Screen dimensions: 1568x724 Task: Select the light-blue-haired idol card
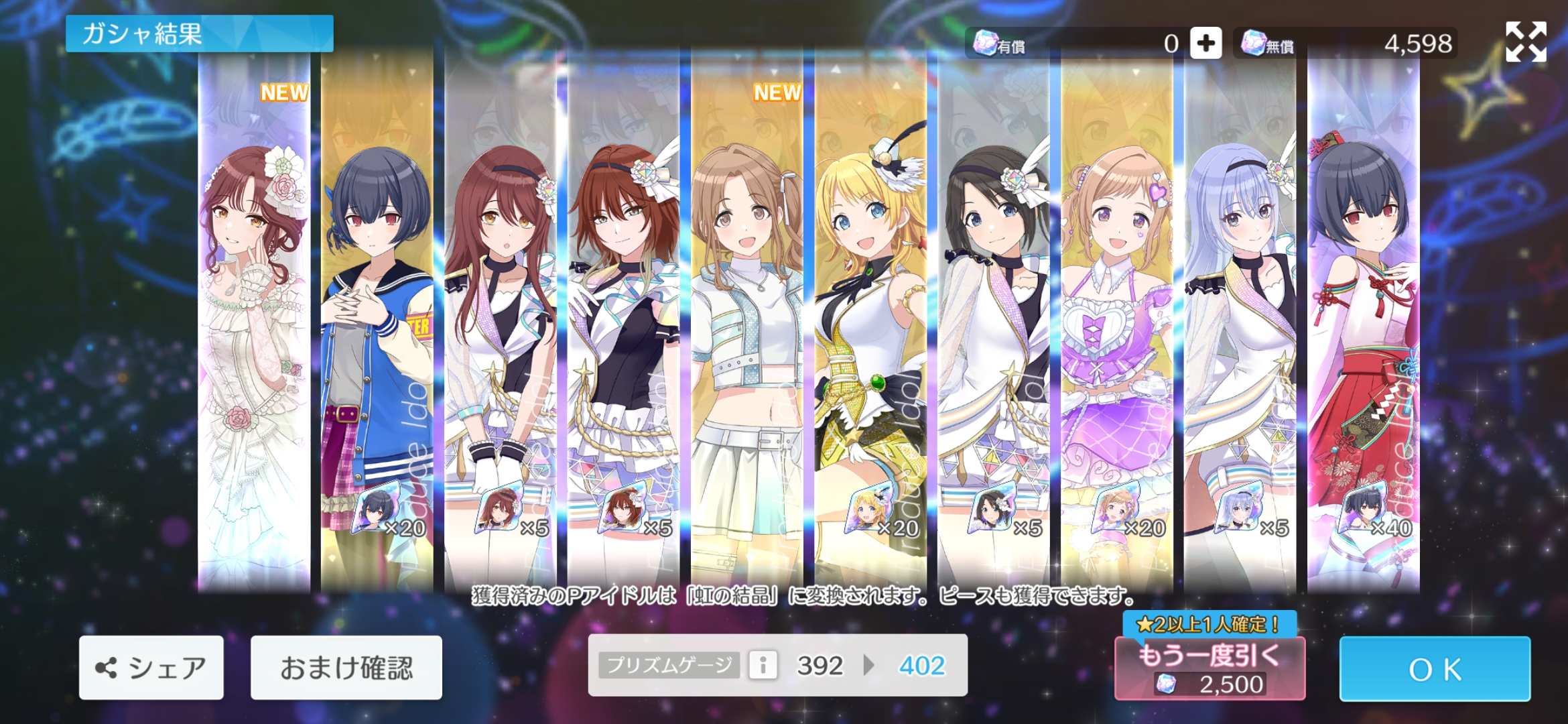click(1240, 322)
